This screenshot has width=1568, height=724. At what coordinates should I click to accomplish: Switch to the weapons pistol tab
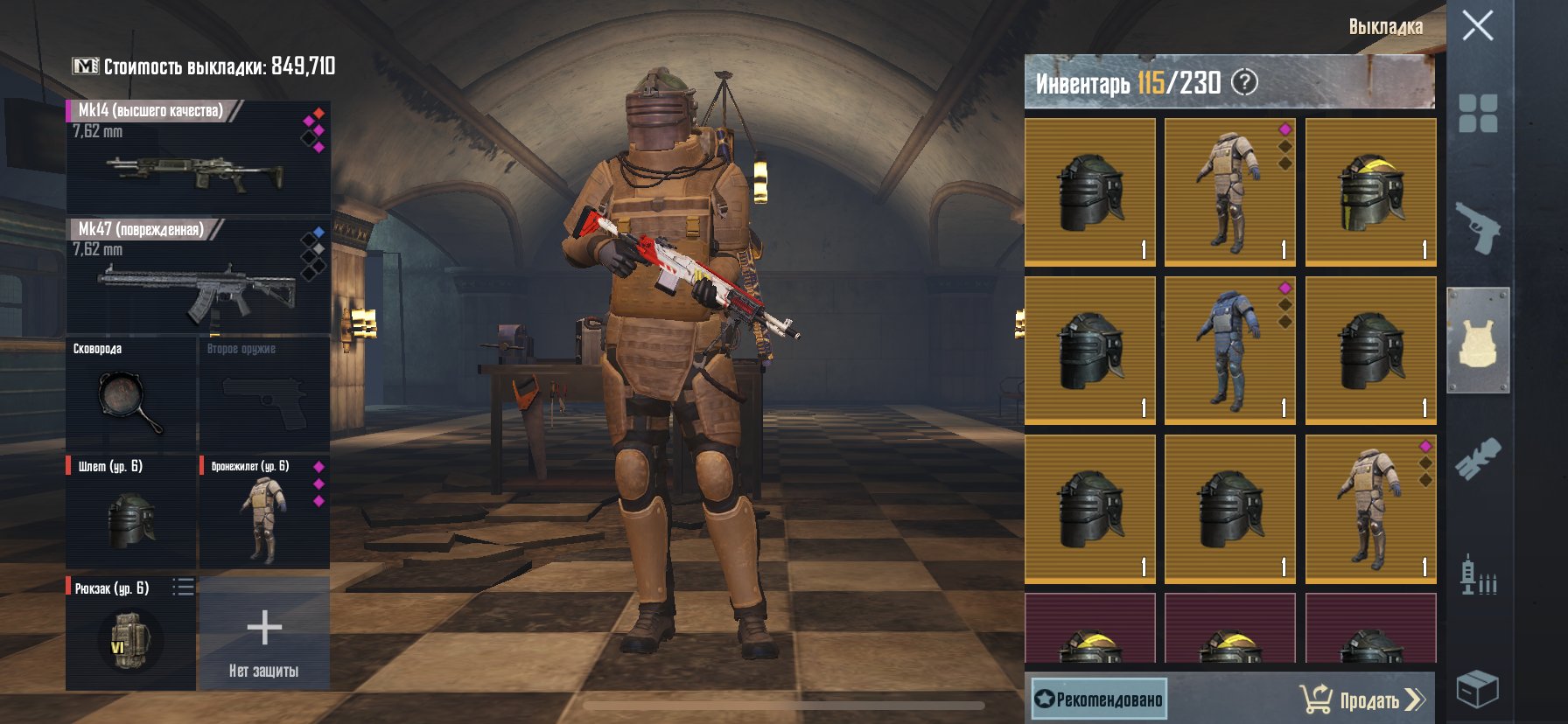click(1478, 228)
